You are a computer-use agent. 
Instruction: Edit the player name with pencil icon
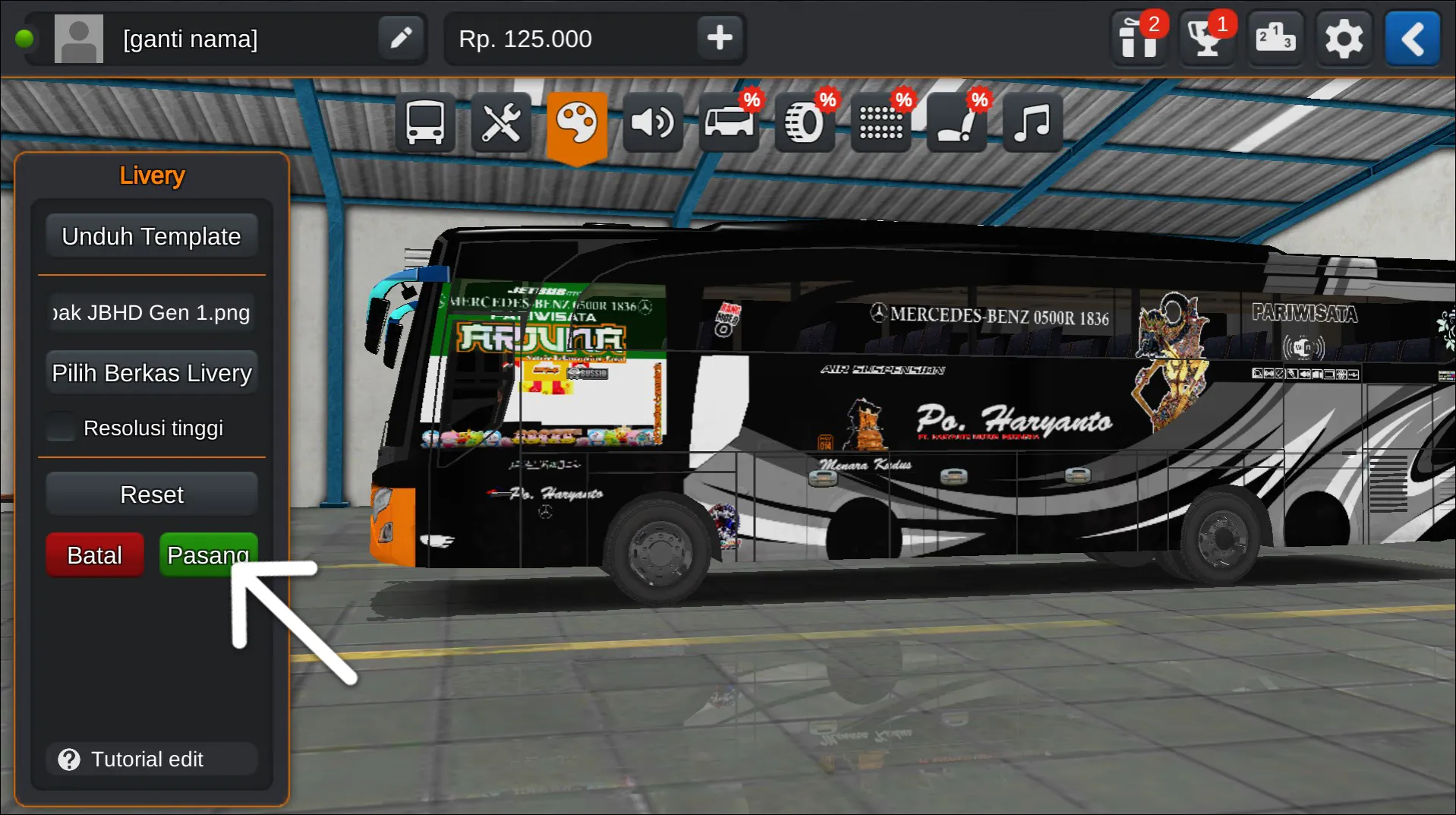(401, 38)
